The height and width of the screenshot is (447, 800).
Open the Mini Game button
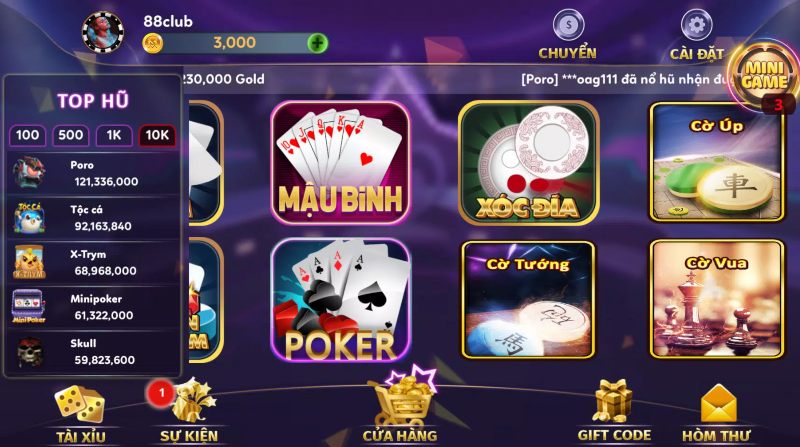pyautogui.click(x=764, y=72)
